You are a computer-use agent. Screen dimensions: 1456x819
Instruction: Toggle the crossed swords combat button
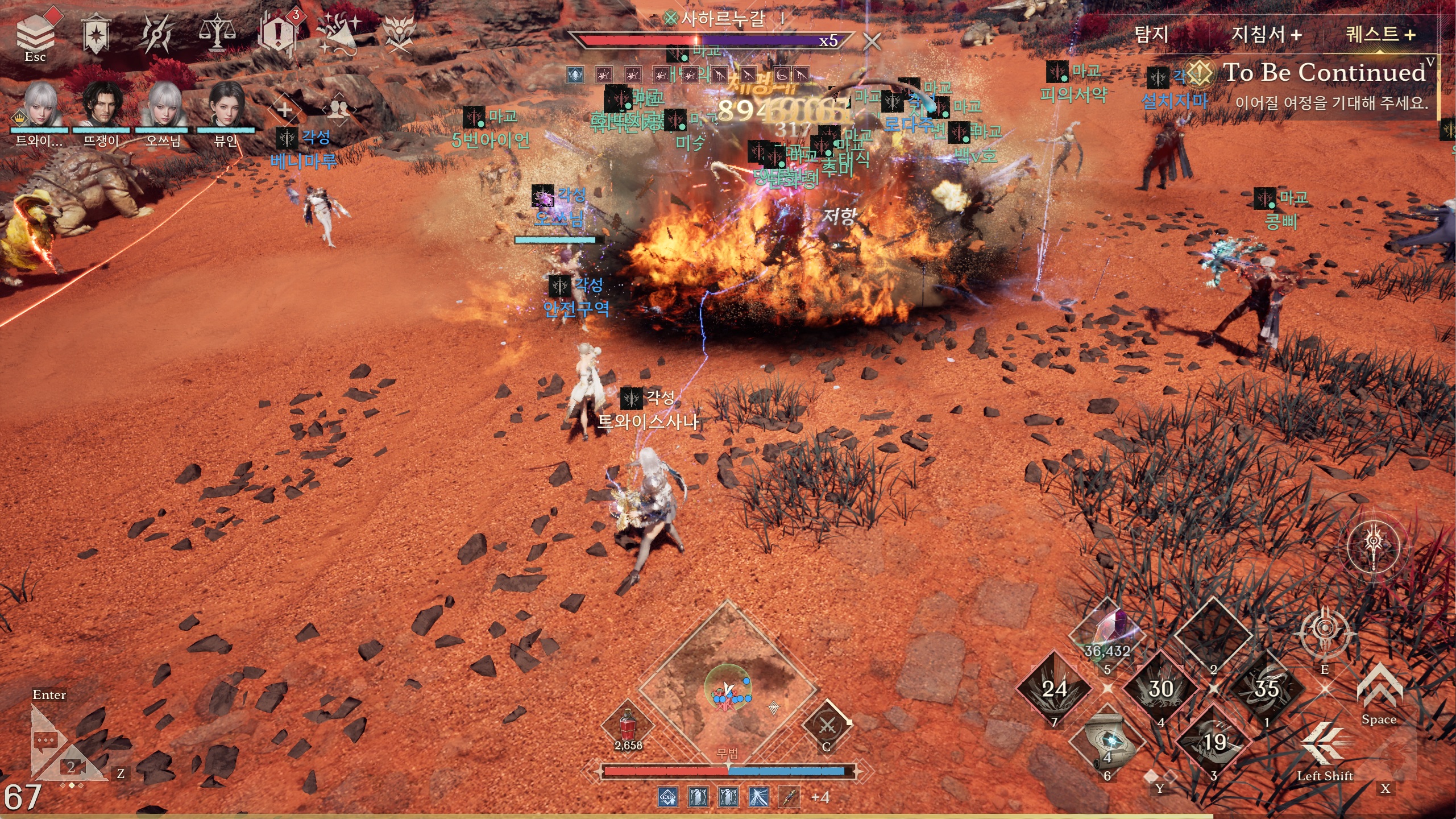827,726
